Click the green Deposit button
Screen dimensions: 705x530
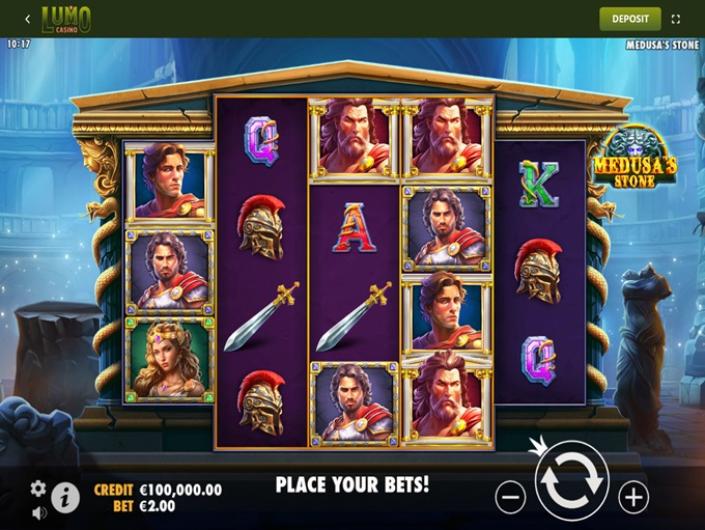click(630, 18)
